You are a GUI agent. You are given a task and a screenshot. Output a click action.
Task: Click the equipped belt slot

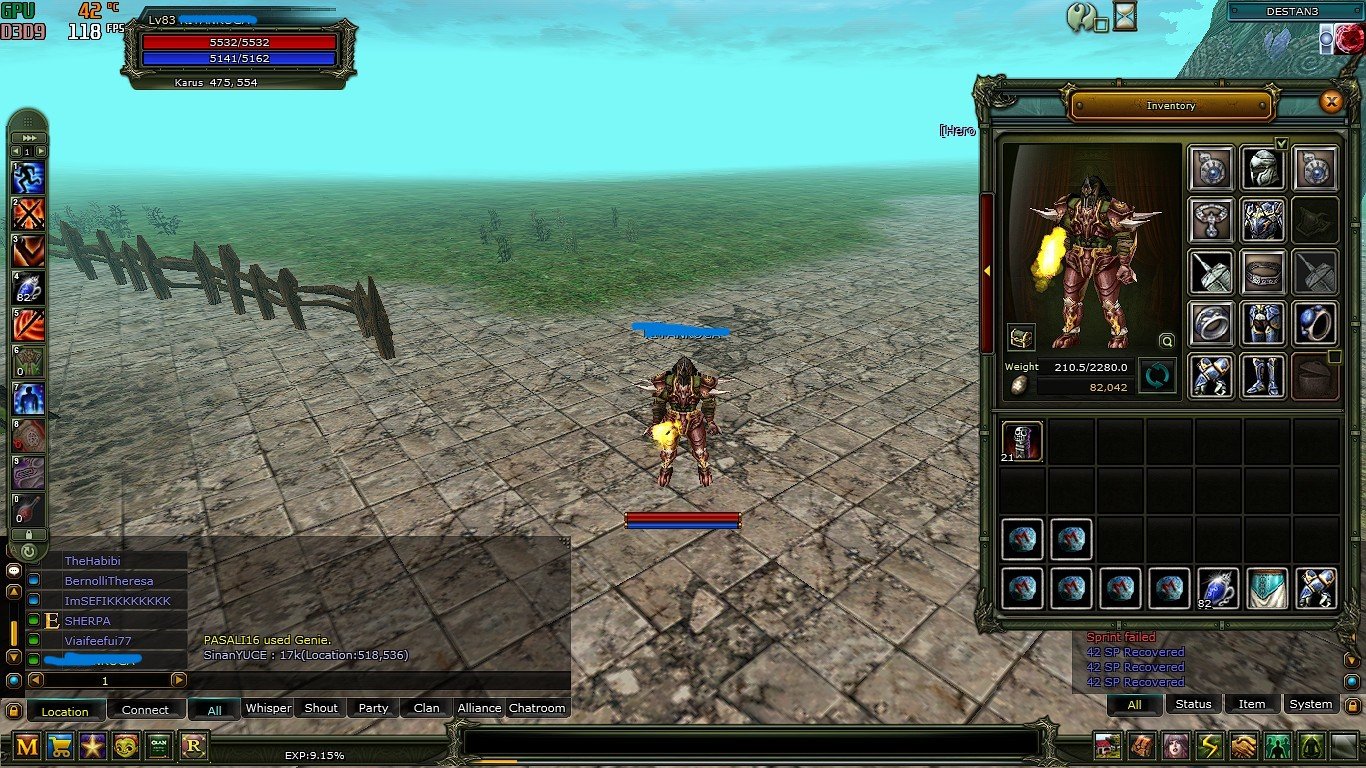coord(1262,272)
